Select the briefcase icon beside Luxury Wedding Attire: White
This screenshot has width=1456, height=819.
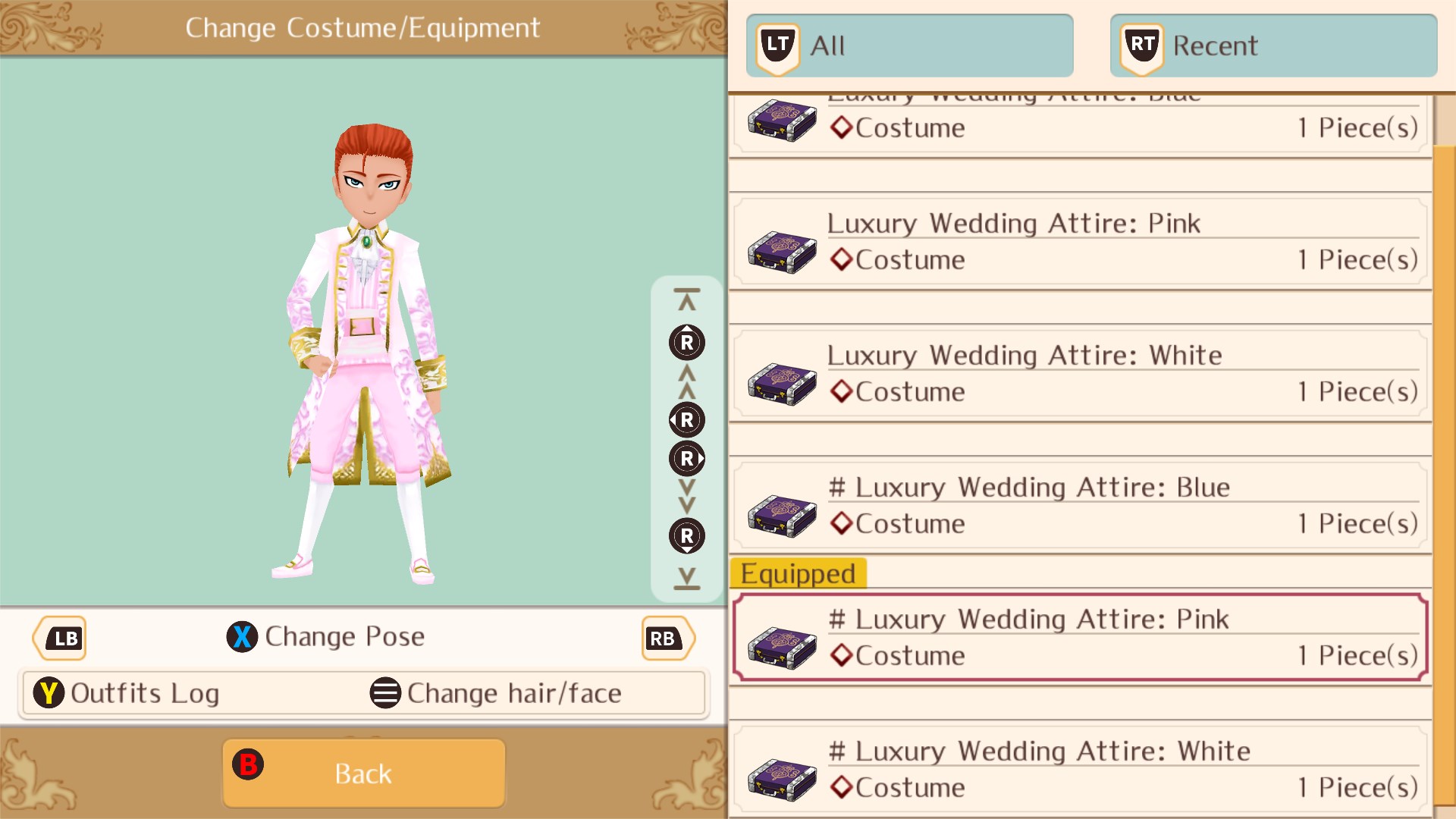pyautogui.click(x=780, y=383)
